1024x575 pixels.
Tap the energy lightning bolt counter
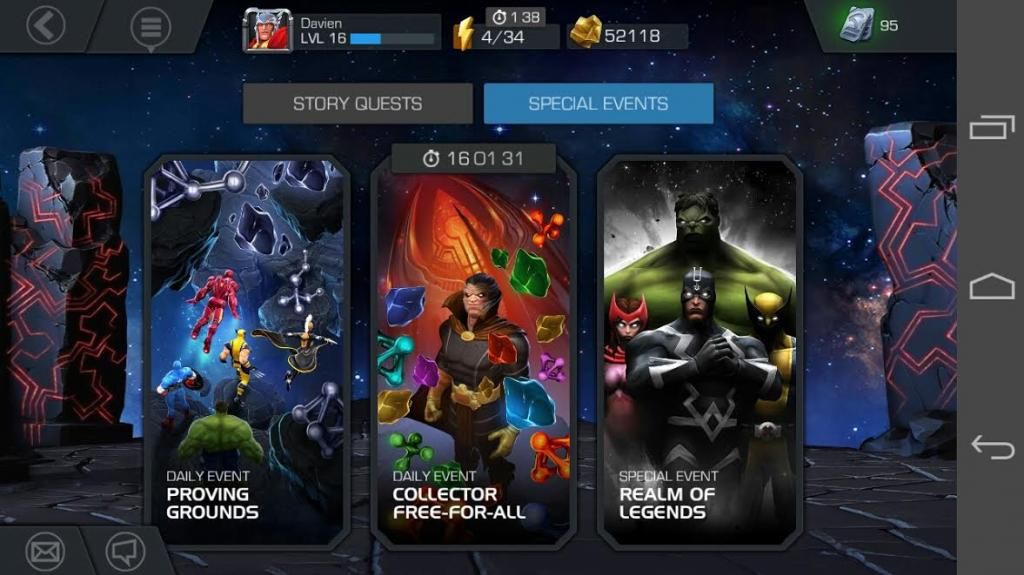click(x=506, y=36)
